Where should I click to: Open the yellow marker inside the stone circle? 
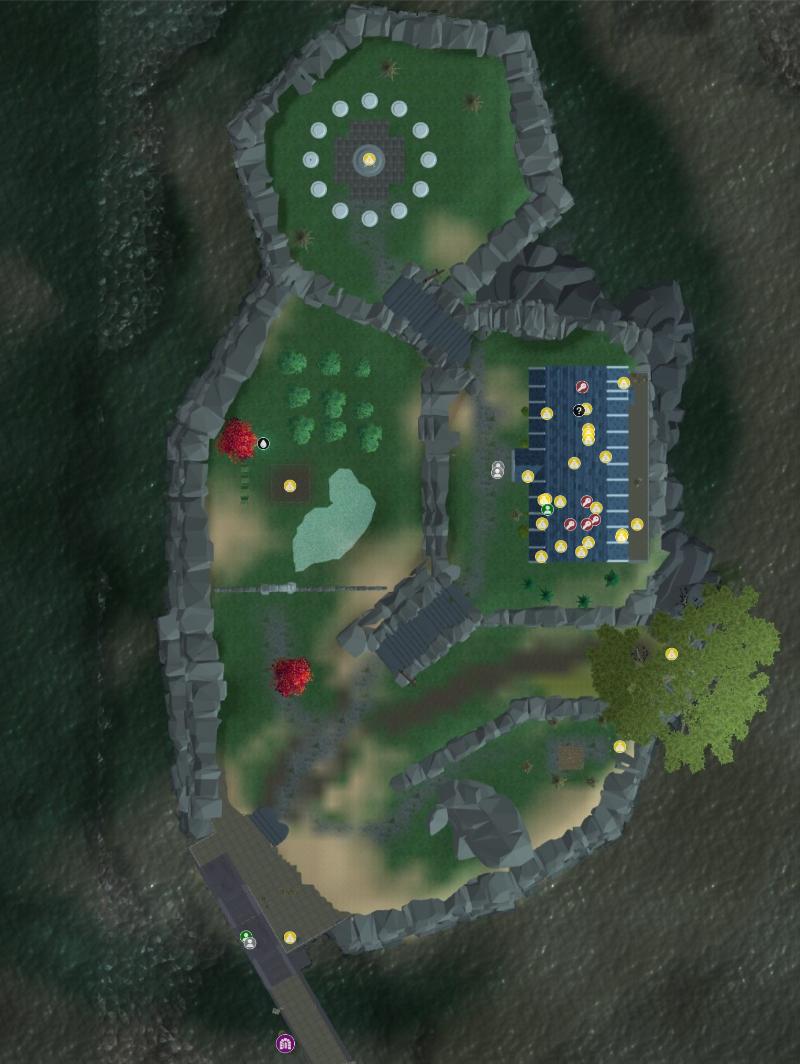[369, 159]
